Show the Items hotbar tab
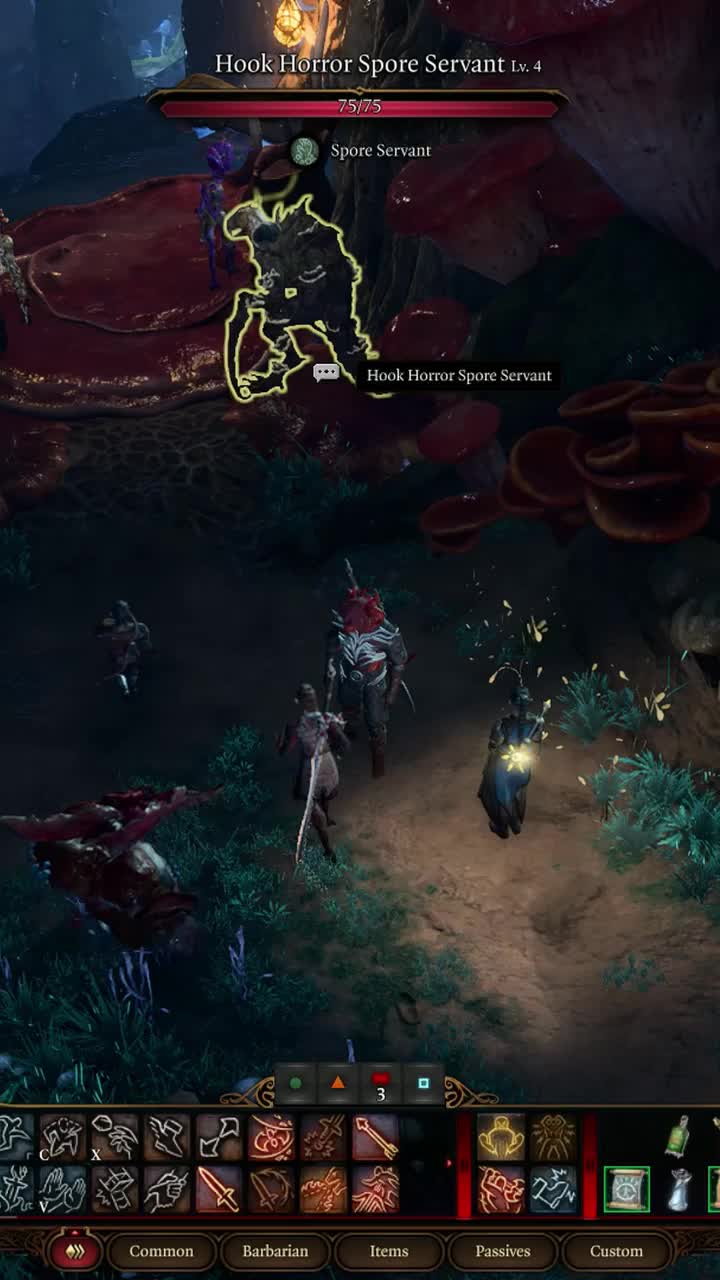Screen dimensions: 720x1280 click(x=389, y=1251)
